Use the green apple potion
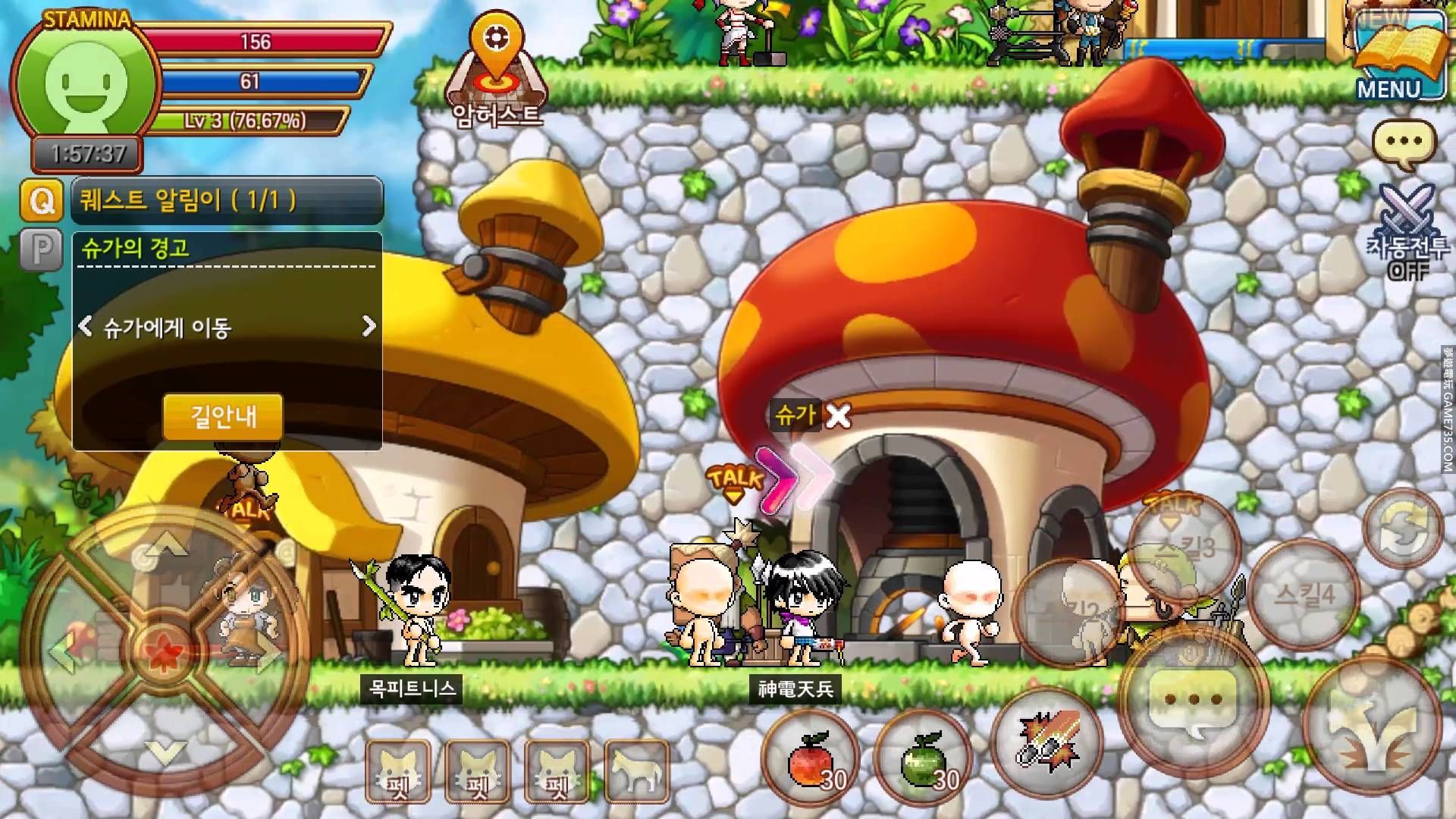1456x819 pixels. tap(923, 760)
